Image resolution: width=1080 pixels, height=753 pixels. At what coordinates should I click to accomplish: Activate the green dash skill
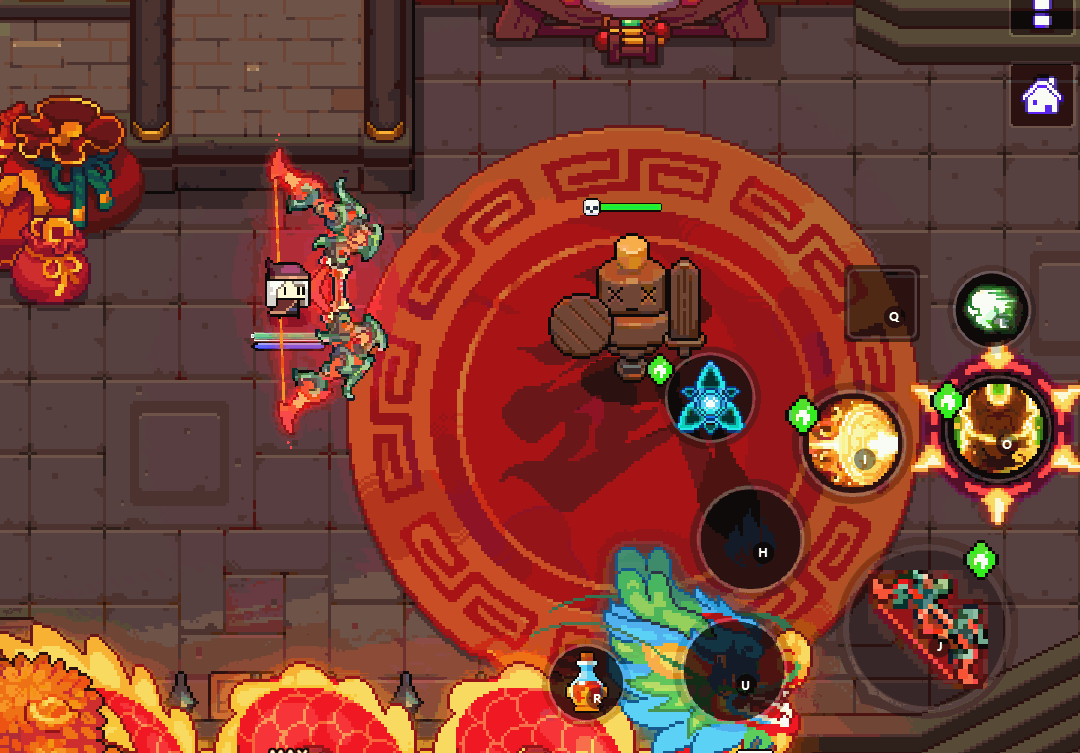(x=991, y=310)
